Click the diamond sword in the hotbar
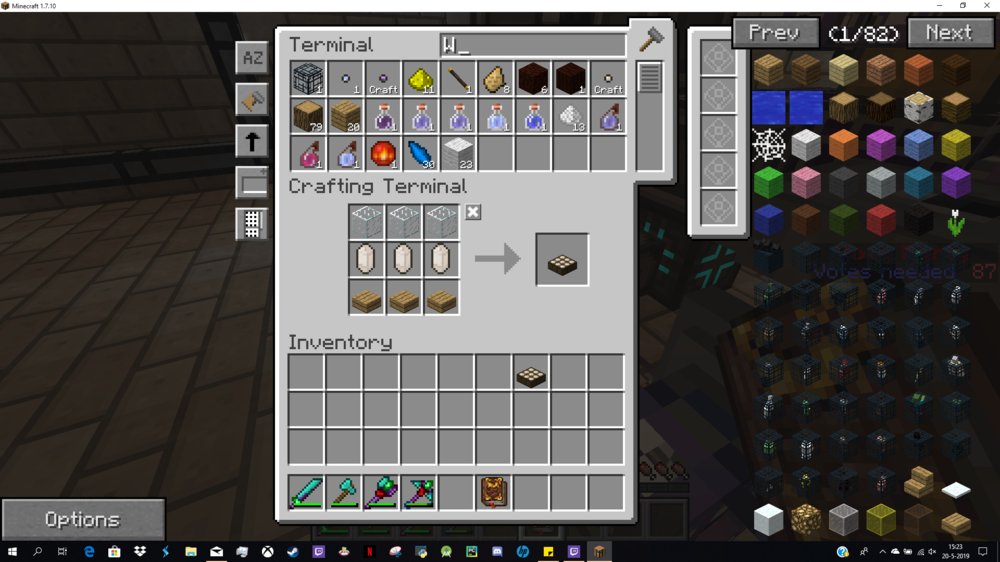Viewport: 1000px width, 562px height. click(307, 493)
